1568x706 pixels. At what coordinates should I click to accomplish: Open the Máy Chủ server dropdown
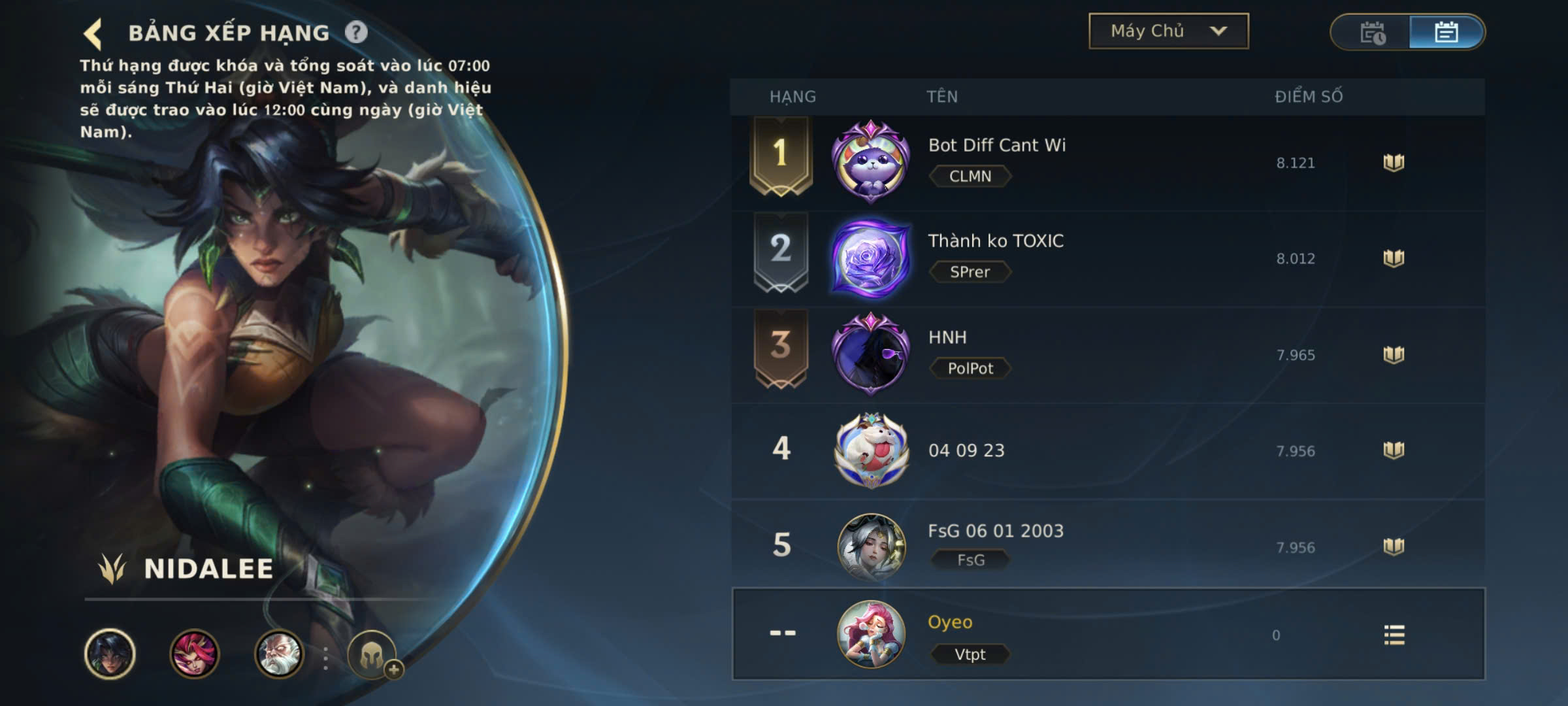coord(1168,31)
